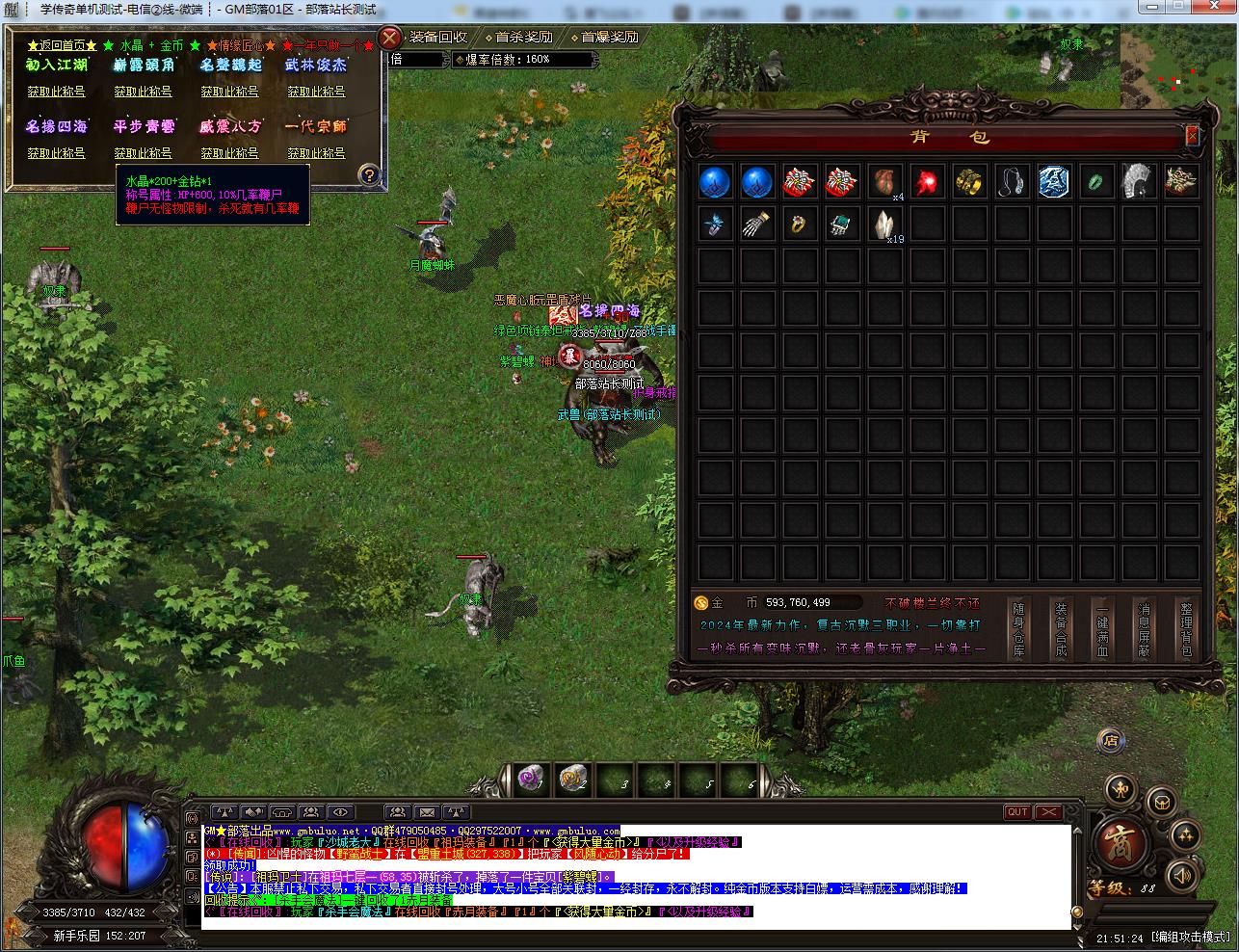Open the 首杀奖励 tab
Screen dimensions: 1239x952
pyautogui.click(x=524, y=37)
